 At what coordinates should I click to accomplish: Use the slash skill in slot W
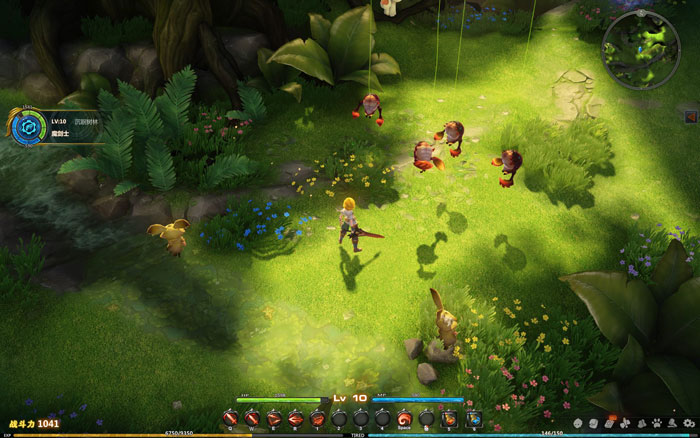[x=252, y=418]
